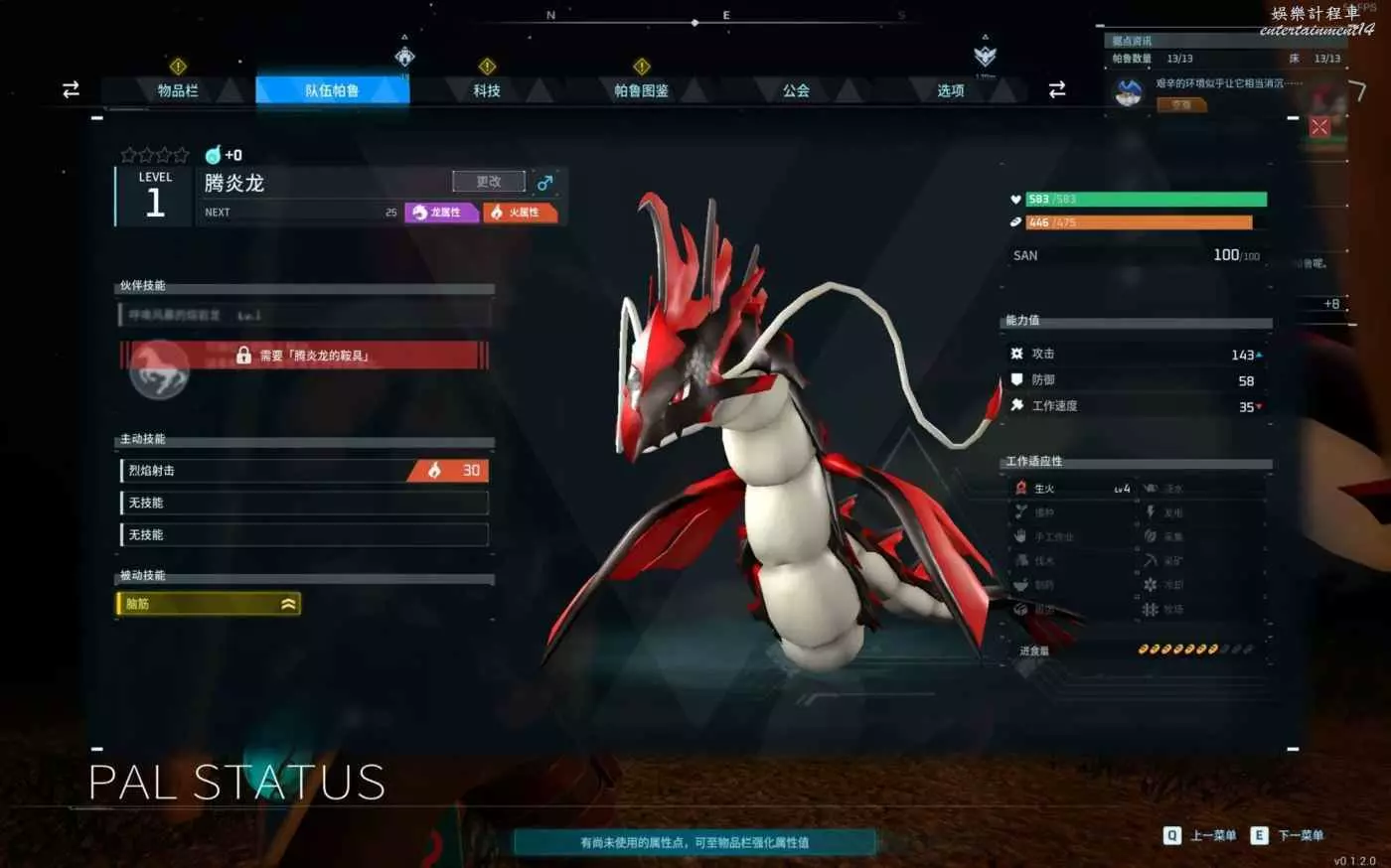Click the 更改 rename button

click(488, 182)
